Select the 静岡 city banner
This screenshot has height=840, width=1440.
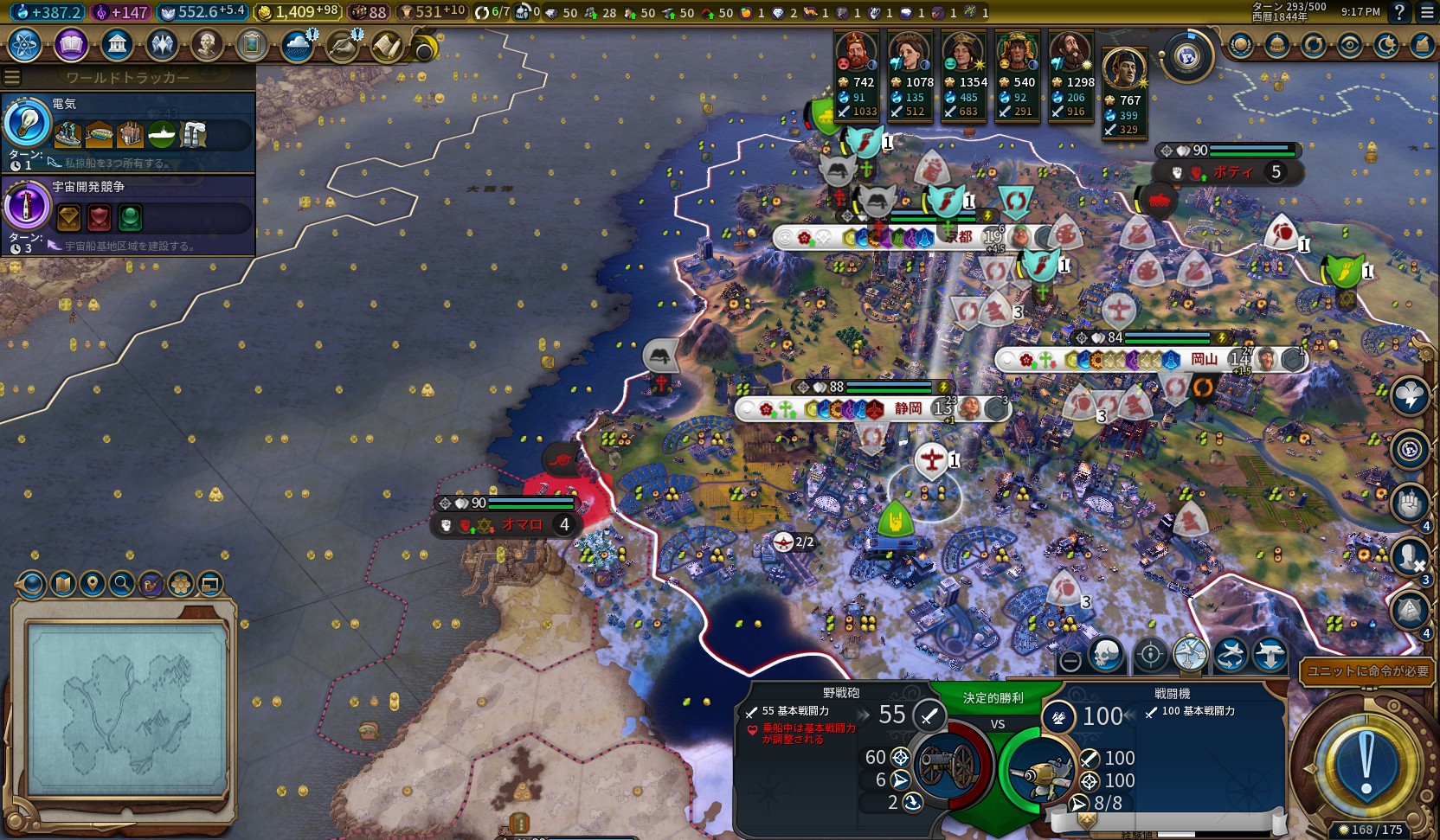907,408
